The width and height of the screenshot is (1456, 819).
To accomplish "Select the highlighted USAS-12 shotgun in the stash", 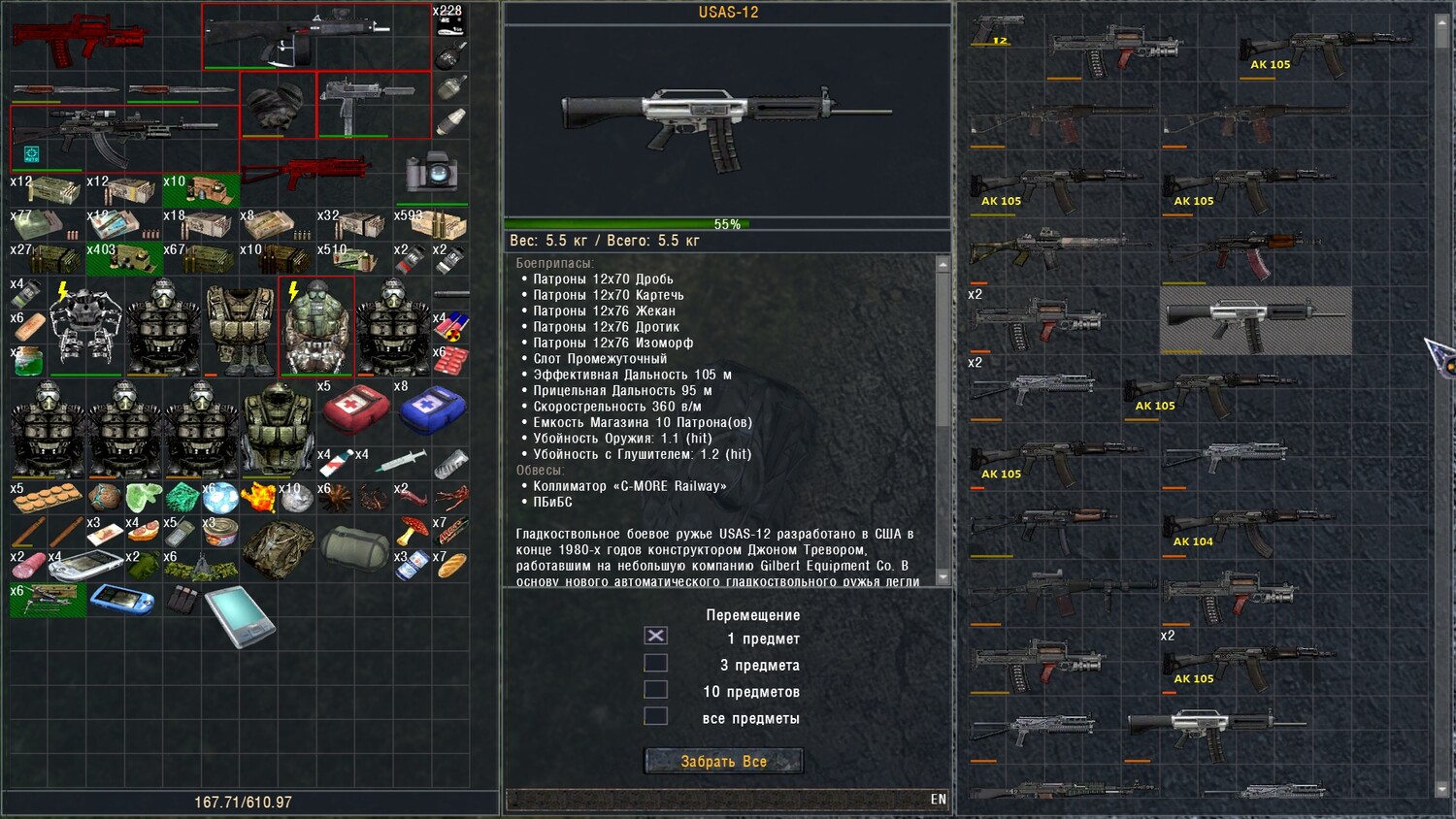I will (1255, 320).
